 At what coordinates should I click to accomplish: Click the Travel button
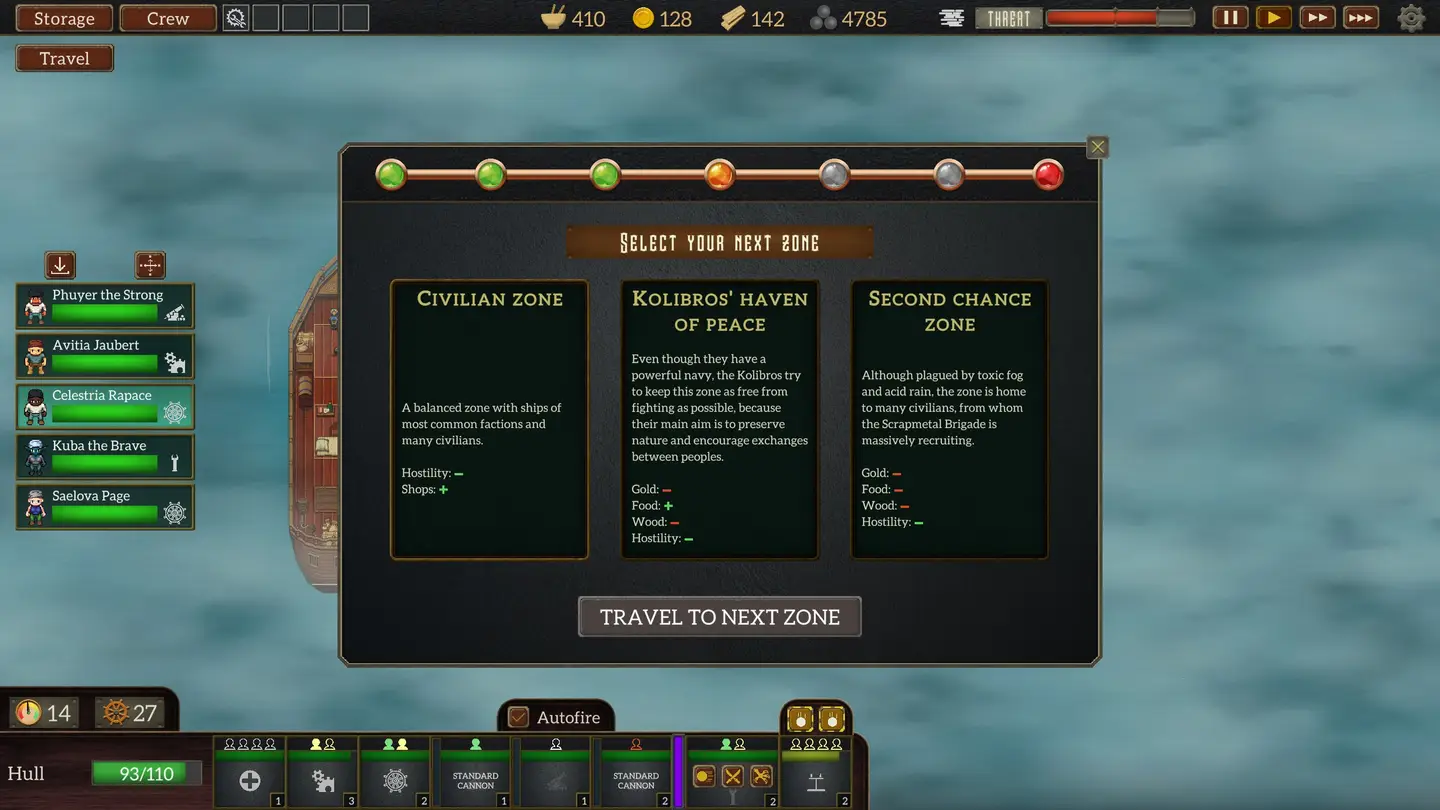[x=64, y=58]
